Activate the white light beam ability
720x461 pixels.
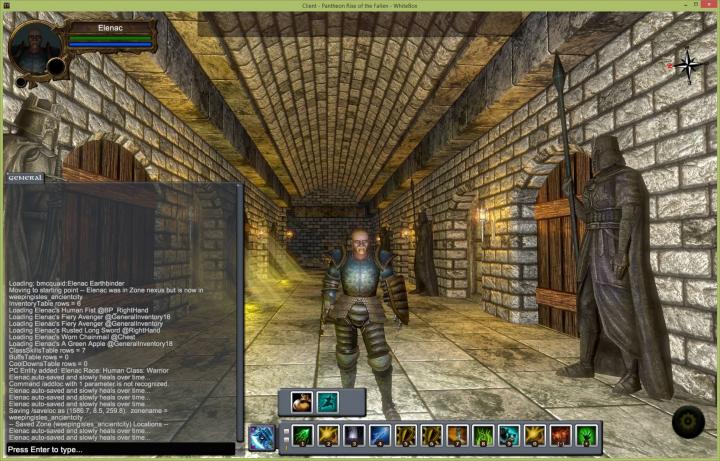click(x=354, y=436)
